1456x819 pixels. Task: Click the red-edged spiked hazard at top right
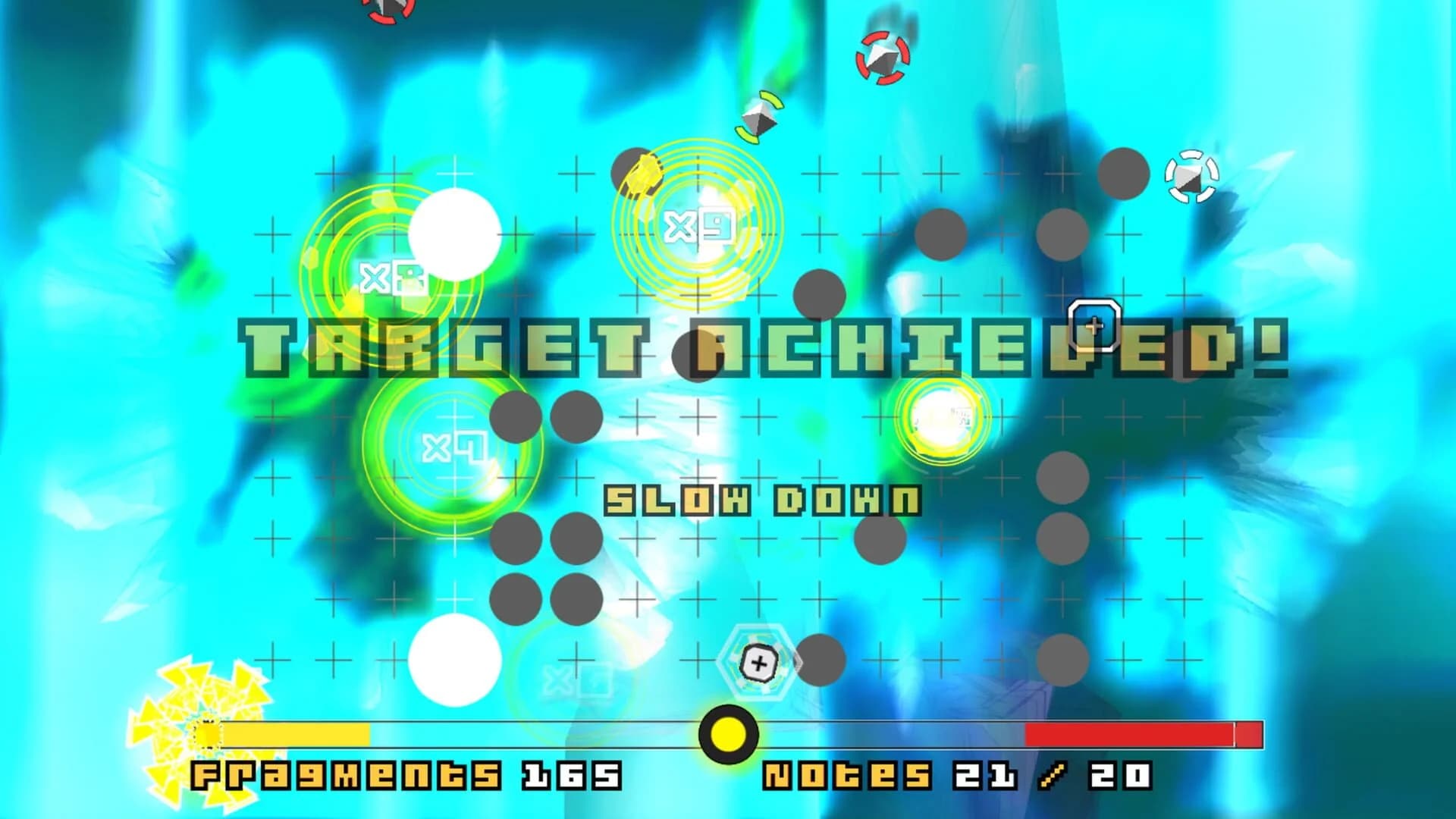[x=882, y=57]
